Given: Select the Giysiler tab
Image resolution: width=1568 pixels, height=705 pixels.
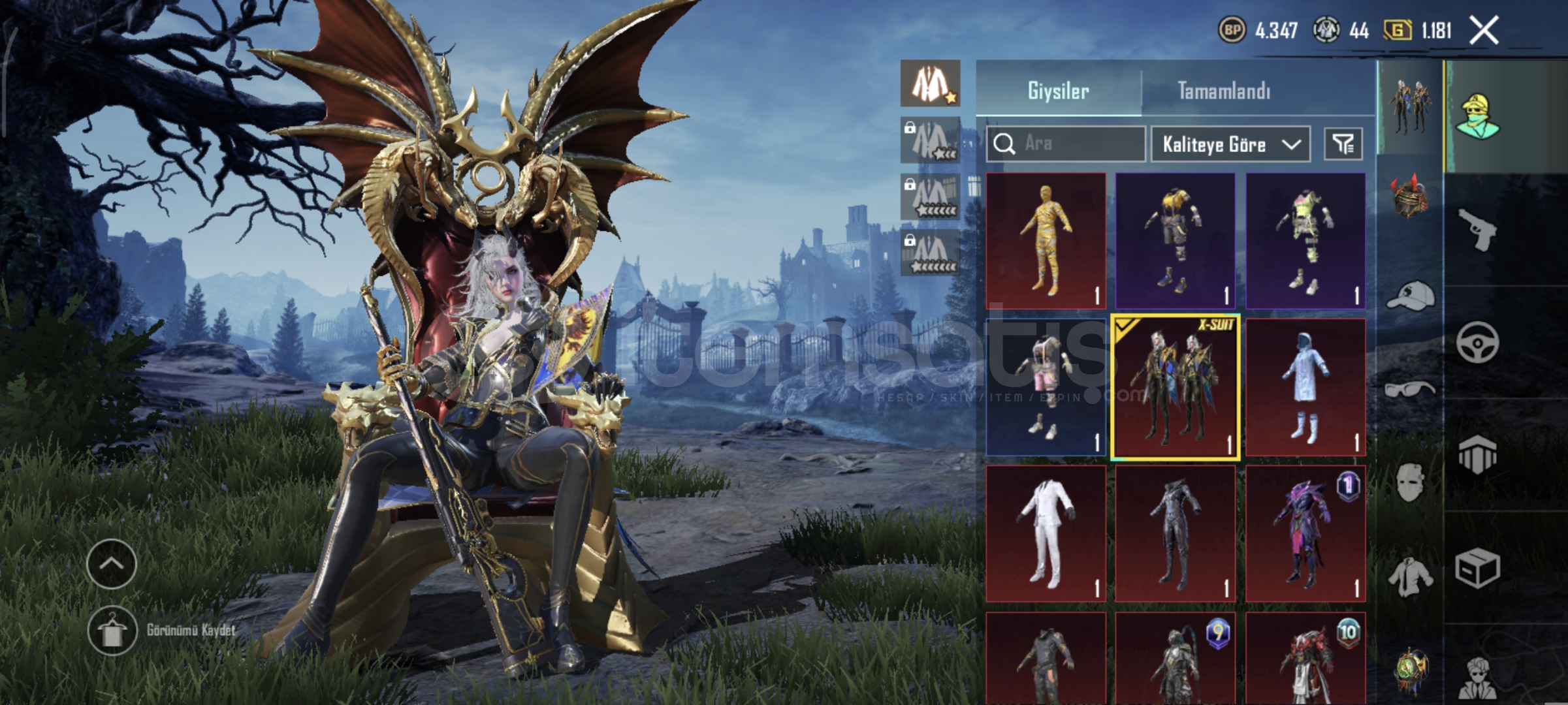Looking at the screenshot, I should (1058, 91).
